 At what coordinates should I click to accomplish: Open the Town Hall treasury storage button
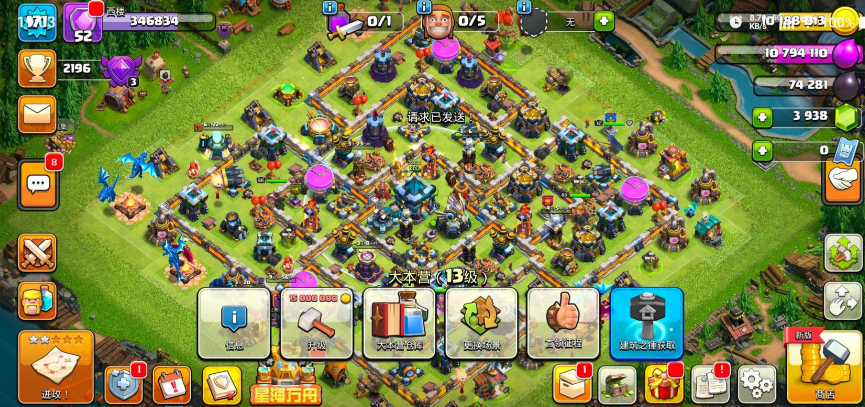click(398, 323)
